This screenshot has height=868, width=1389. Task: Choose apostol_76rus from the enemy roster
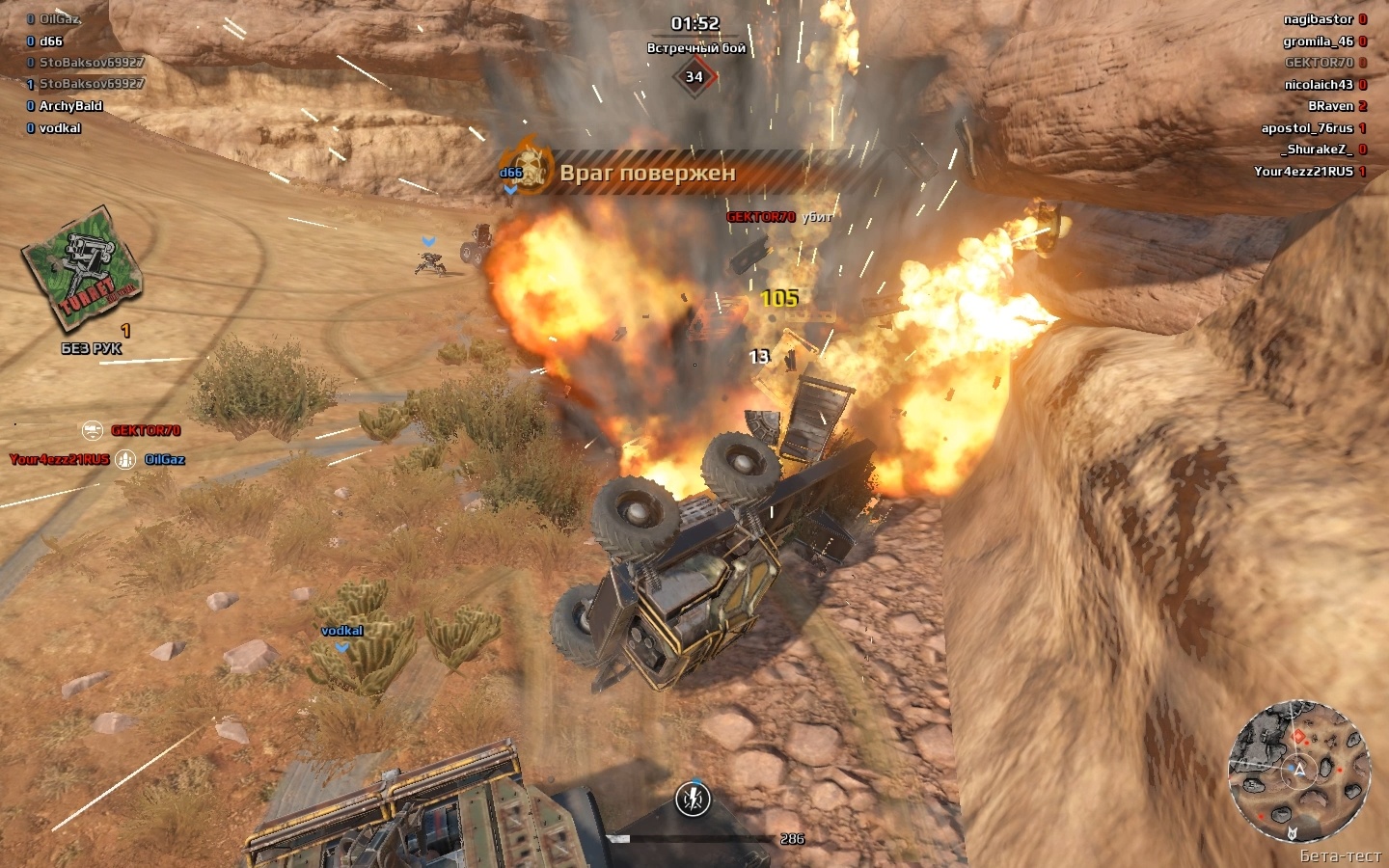coord(1307,128)
